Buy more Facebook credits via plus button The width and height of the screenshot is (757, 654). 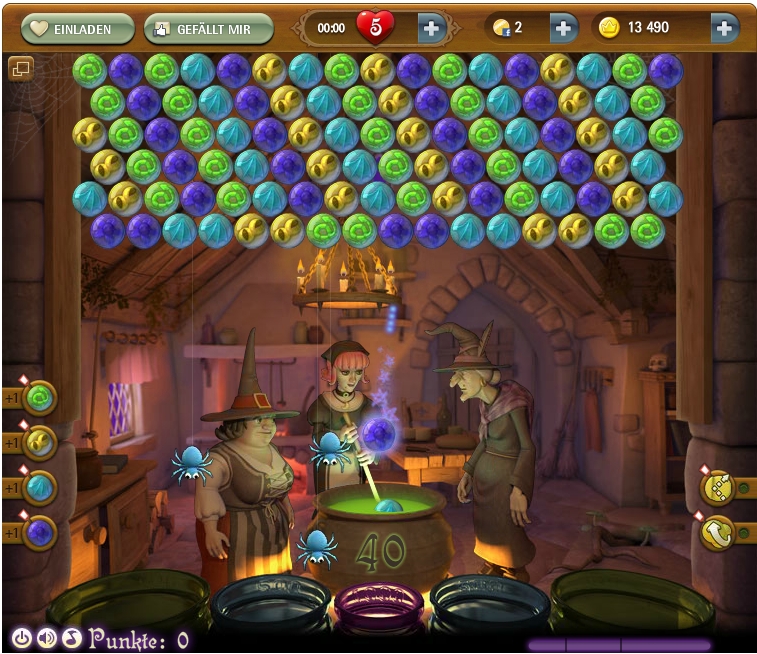point(563,29)
